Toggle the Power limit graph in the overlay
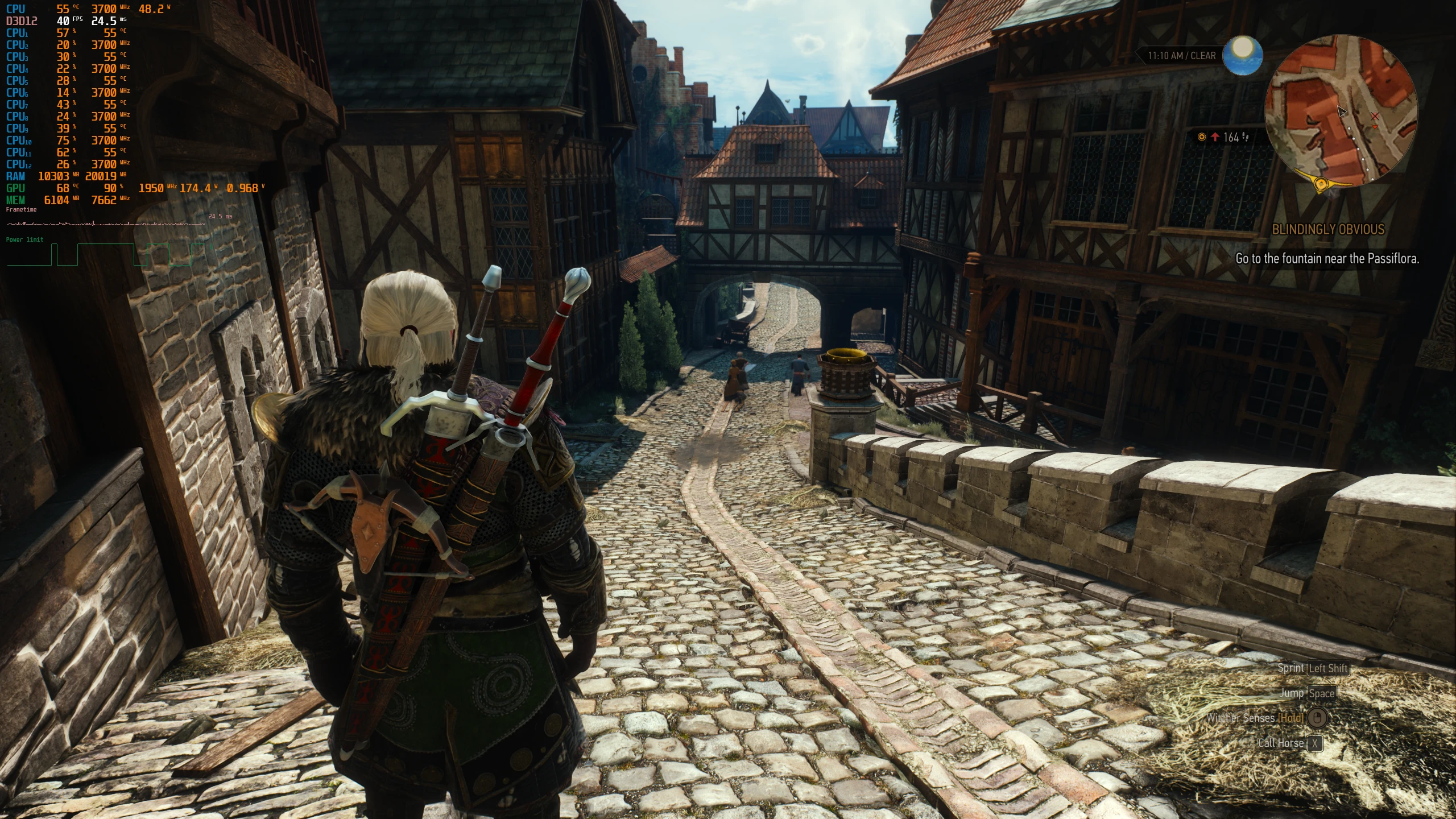 (23, 239)
